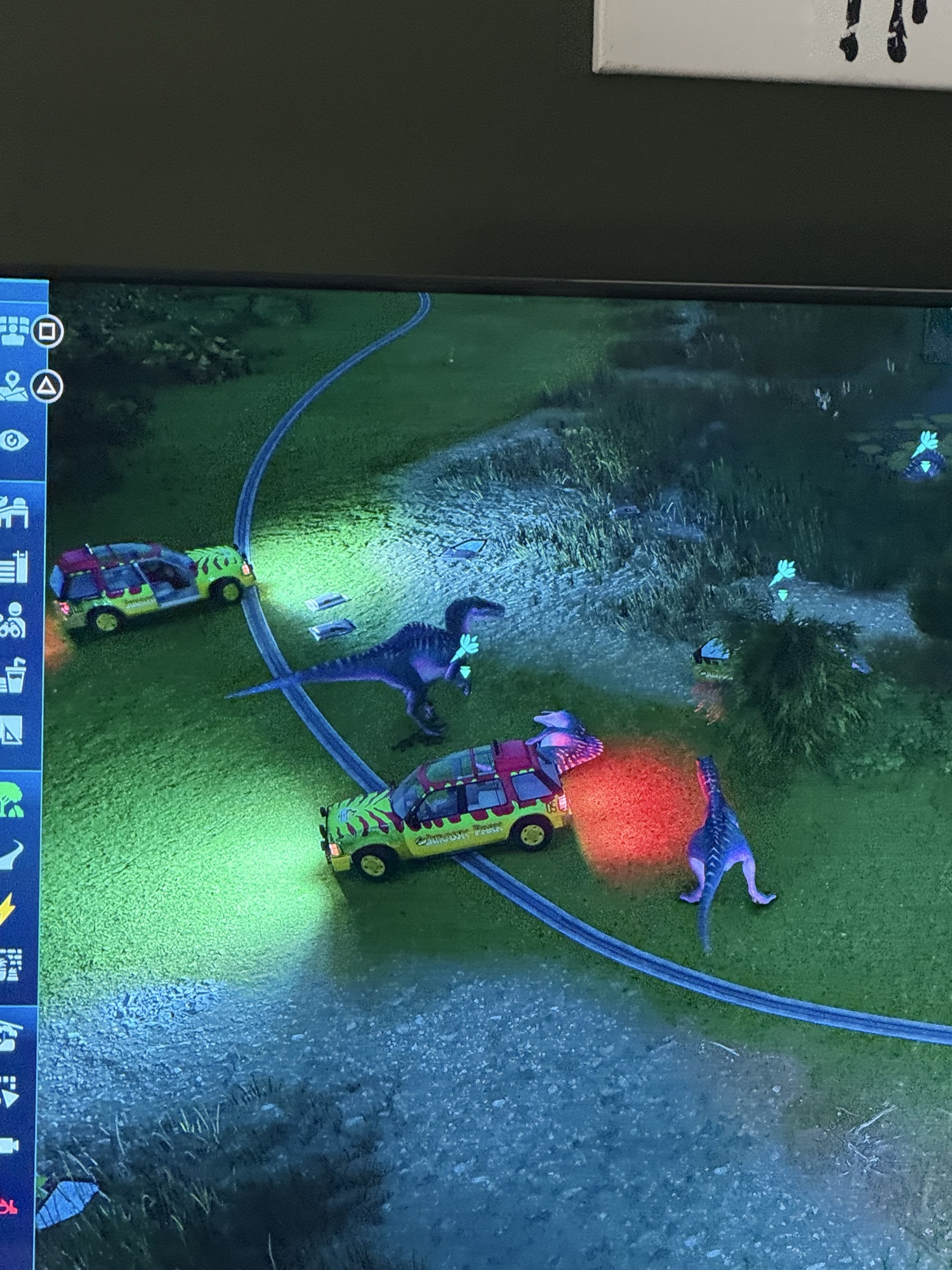Open the drink cup amenities menu
This screenshot has height=1270, width=952.
(13, 676)
